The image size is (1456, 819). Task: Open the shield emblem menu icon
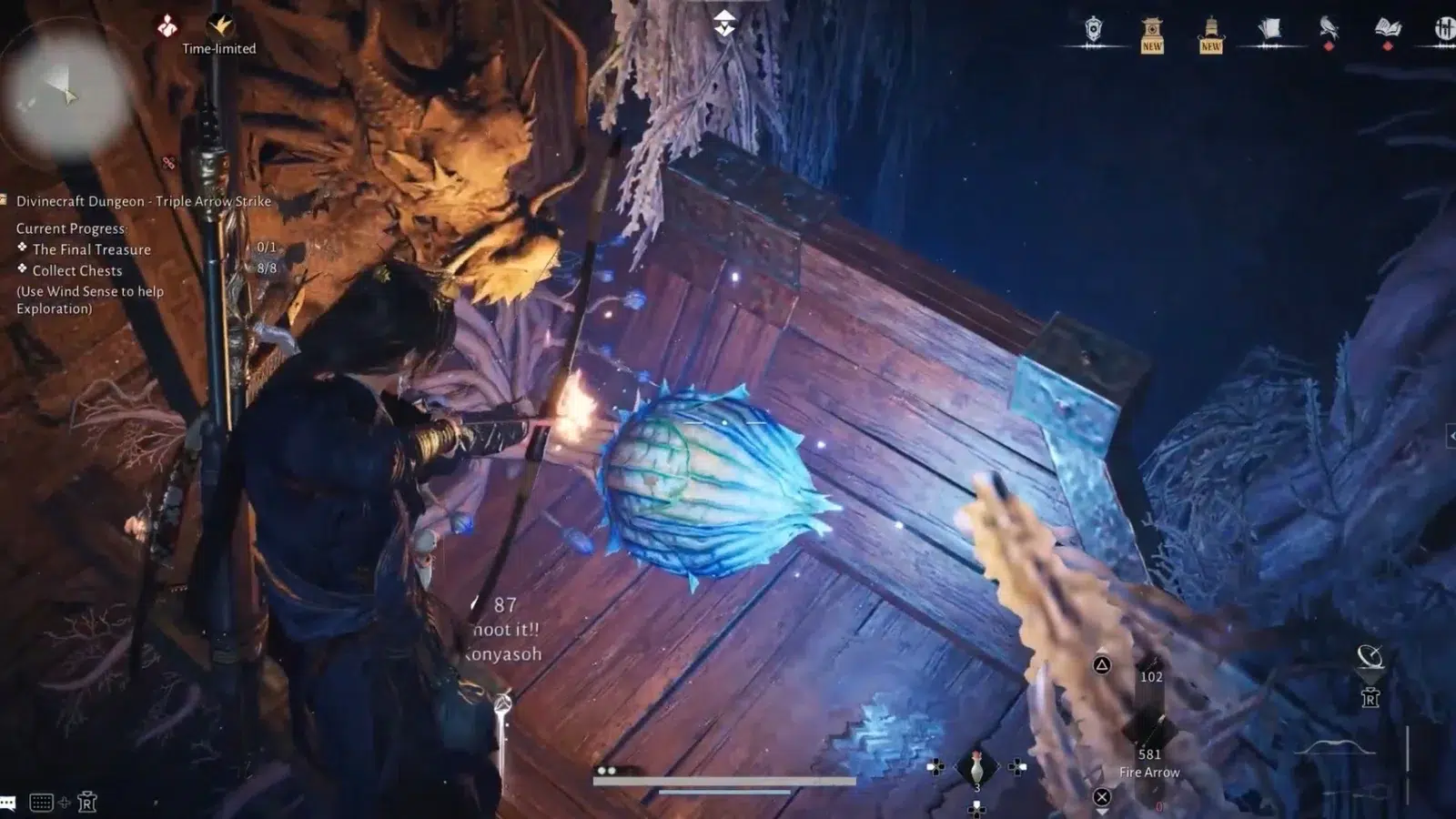(1093, 31)
